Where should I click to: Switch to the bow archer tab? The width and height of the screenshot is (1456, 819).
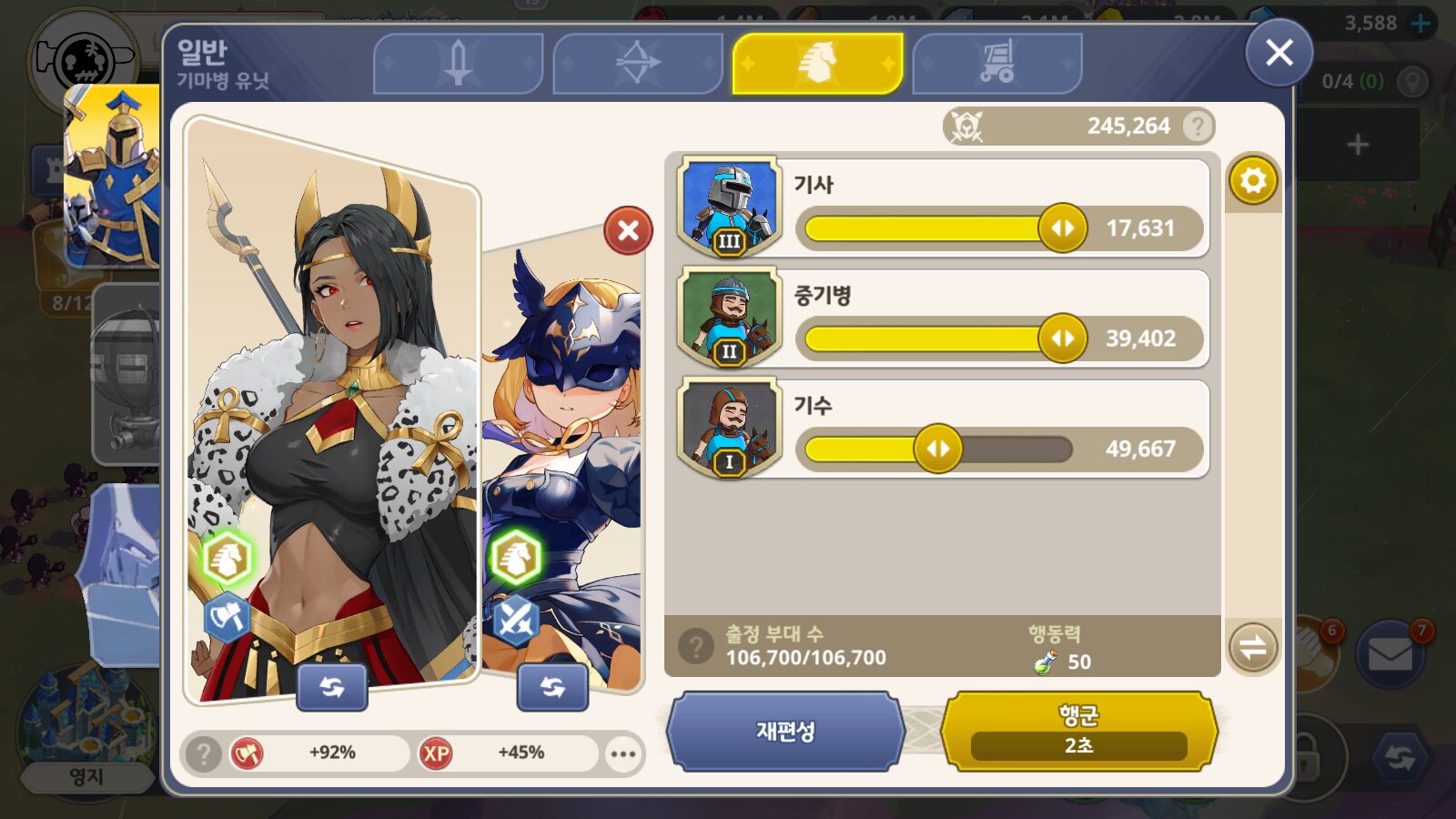637,63
